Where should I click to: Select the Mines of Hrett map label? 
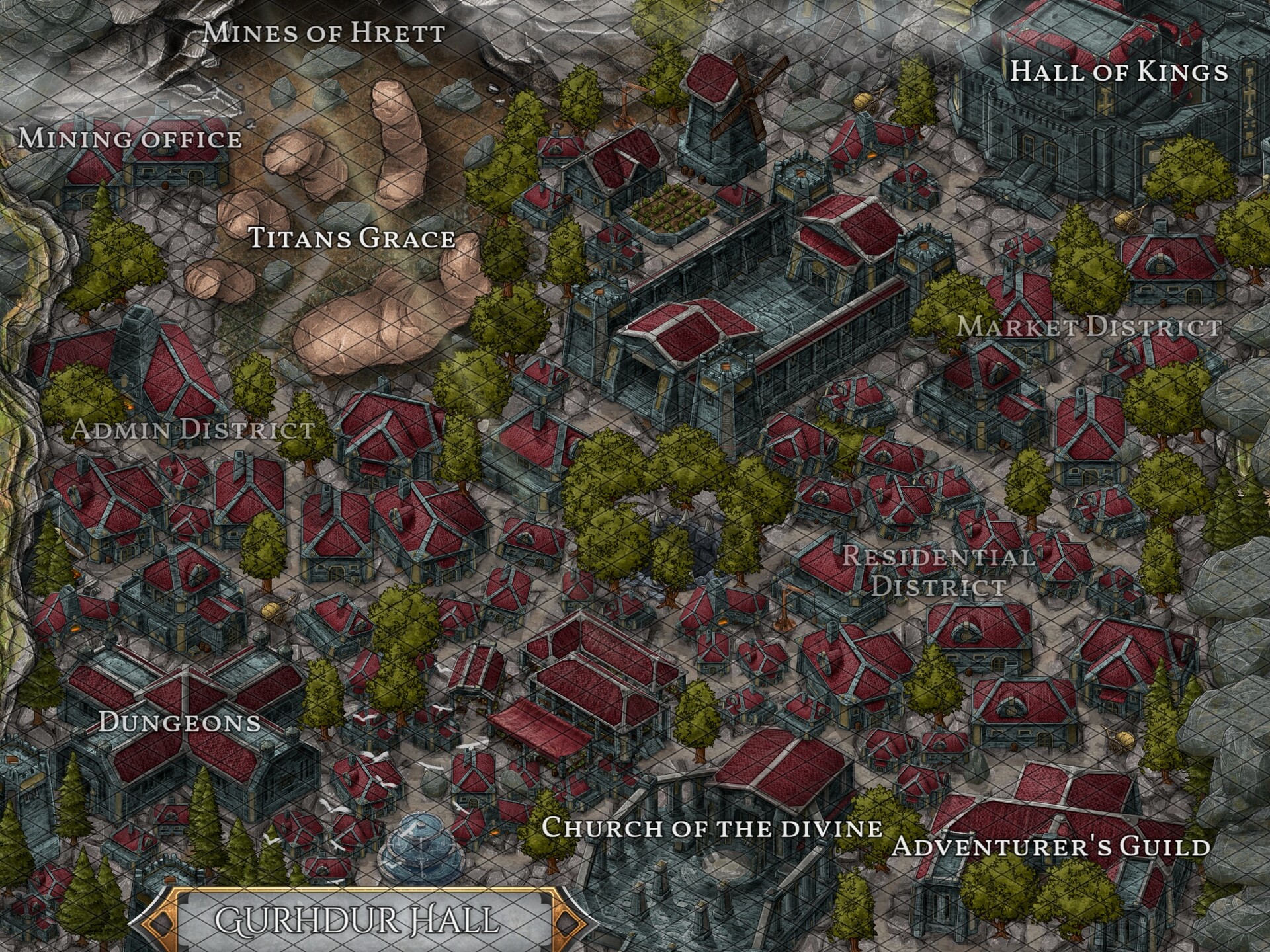(x=323, y=32)
